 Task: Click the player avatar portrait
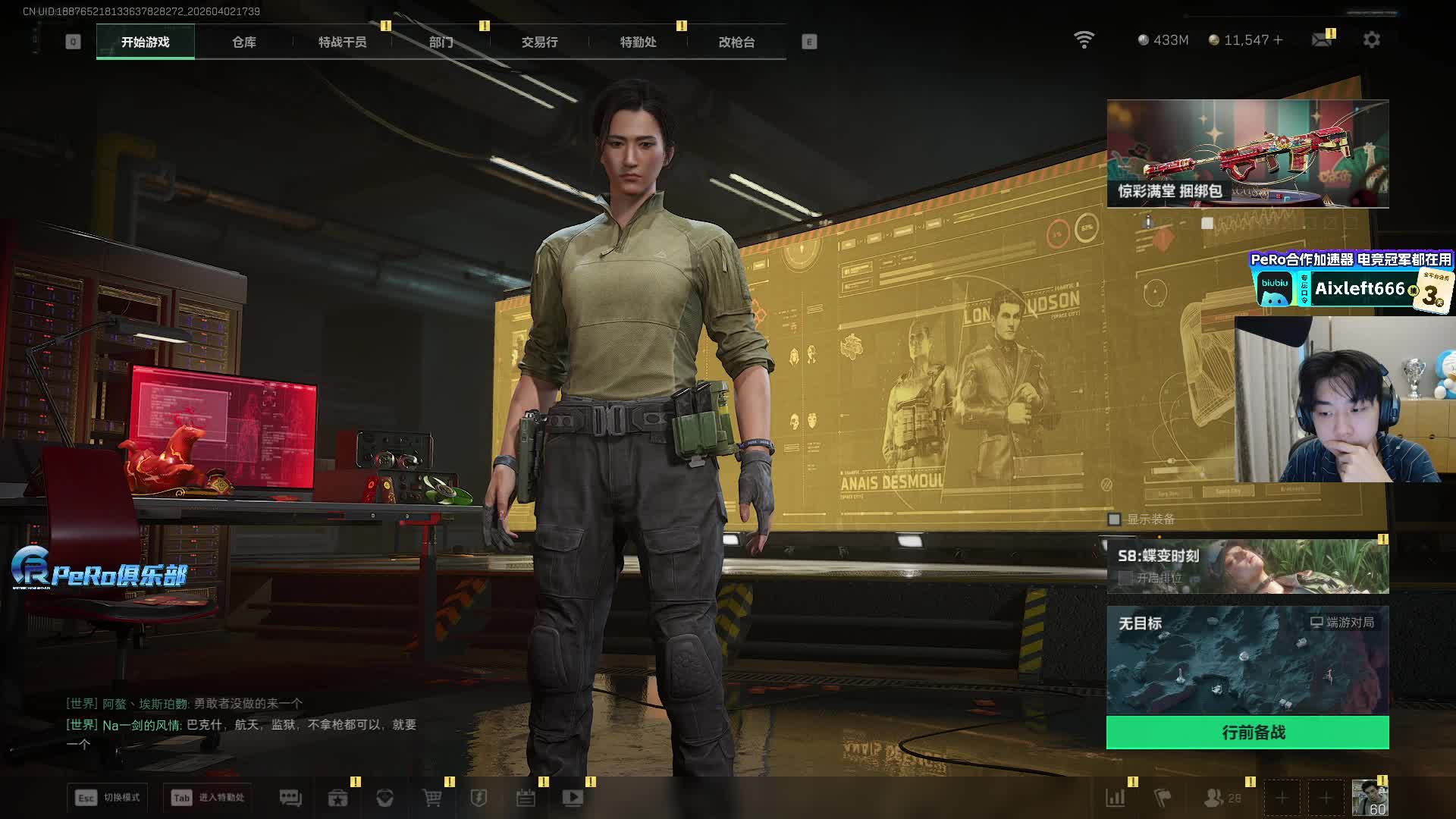coord(1369,798)
